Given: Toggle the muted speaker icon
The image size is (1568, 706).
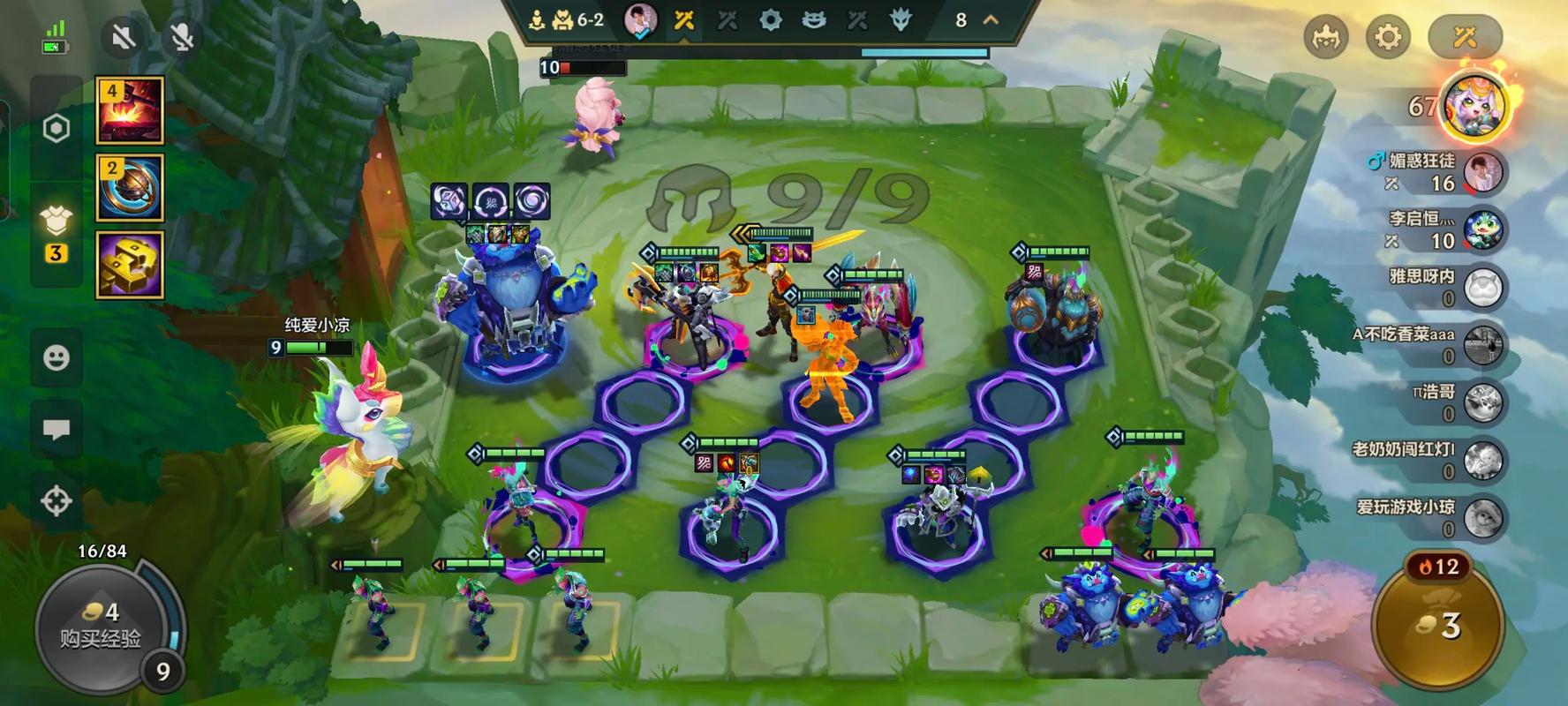Looking at the screenshot, I should [124, 37].
